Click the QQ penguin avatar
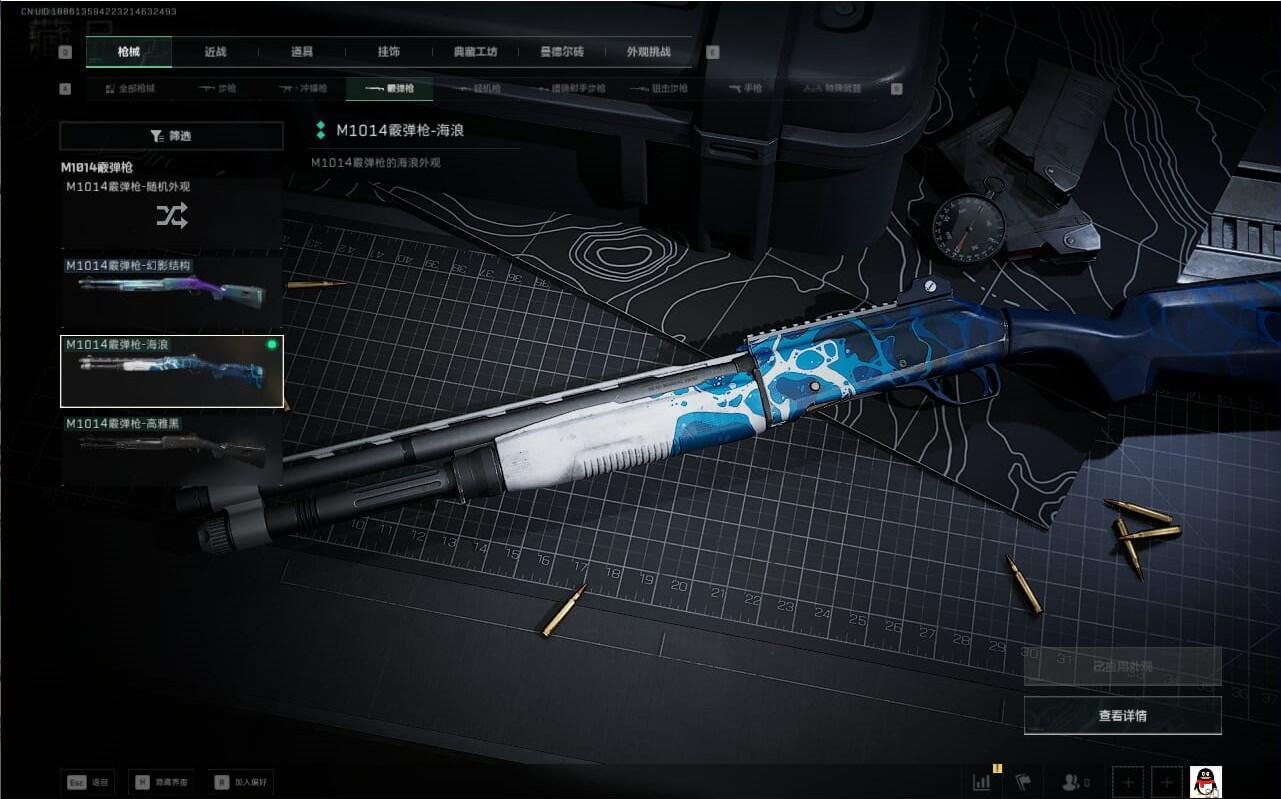This screenshot has height=799, width=1281. point(1206,782)
